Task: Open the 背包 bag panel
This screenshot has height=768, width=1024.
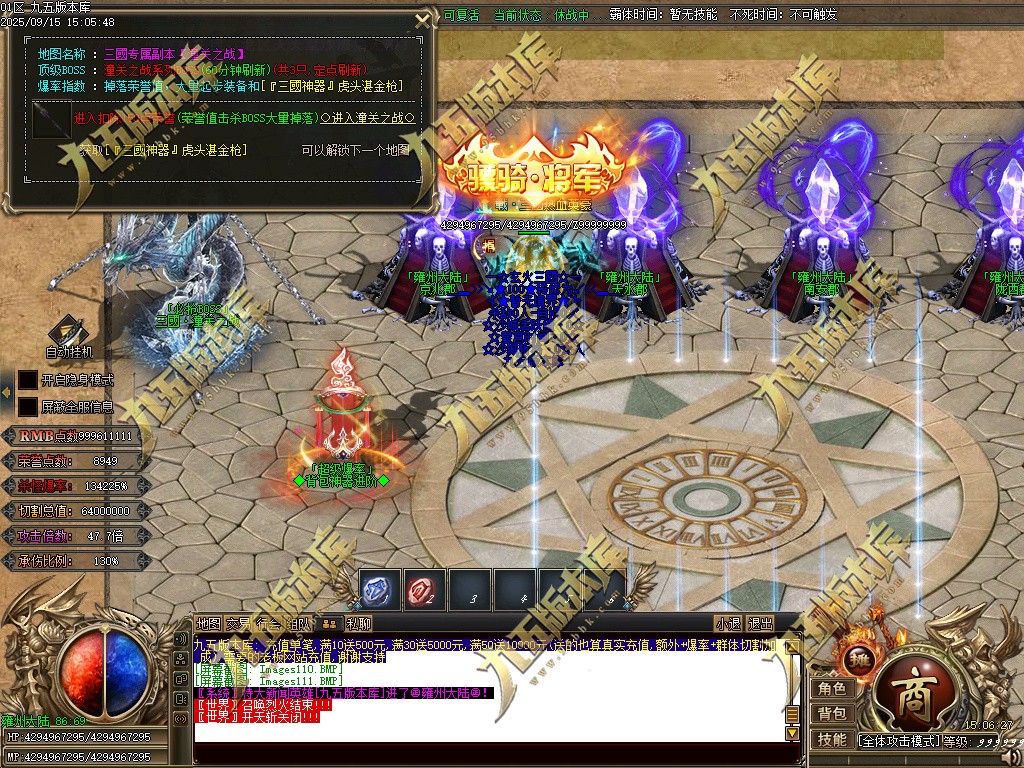Action: pyautogui.click(x=832, y=714)
